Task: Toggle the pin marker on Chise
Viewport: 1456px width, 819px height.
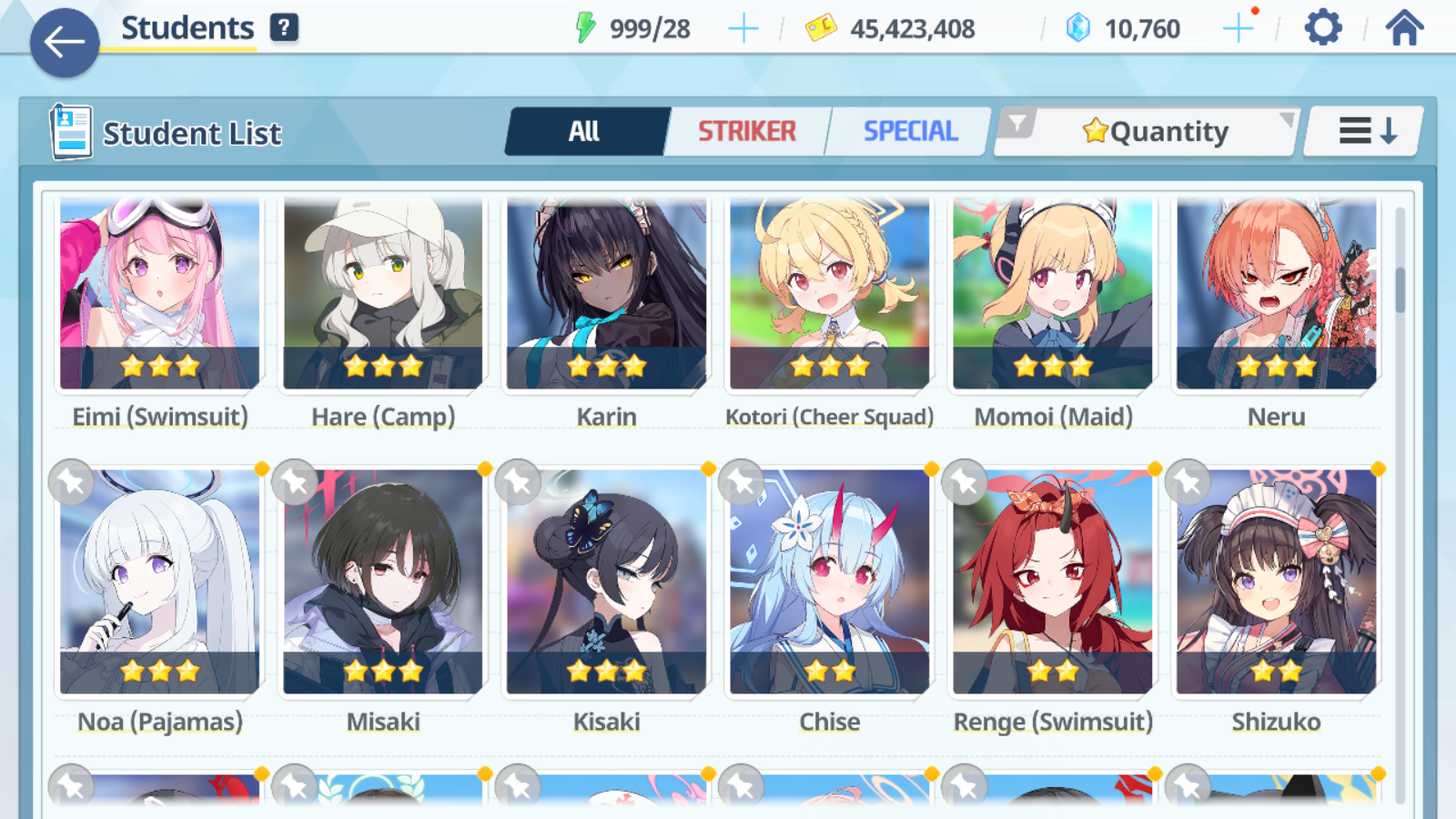Action: (x=742, y=482)
